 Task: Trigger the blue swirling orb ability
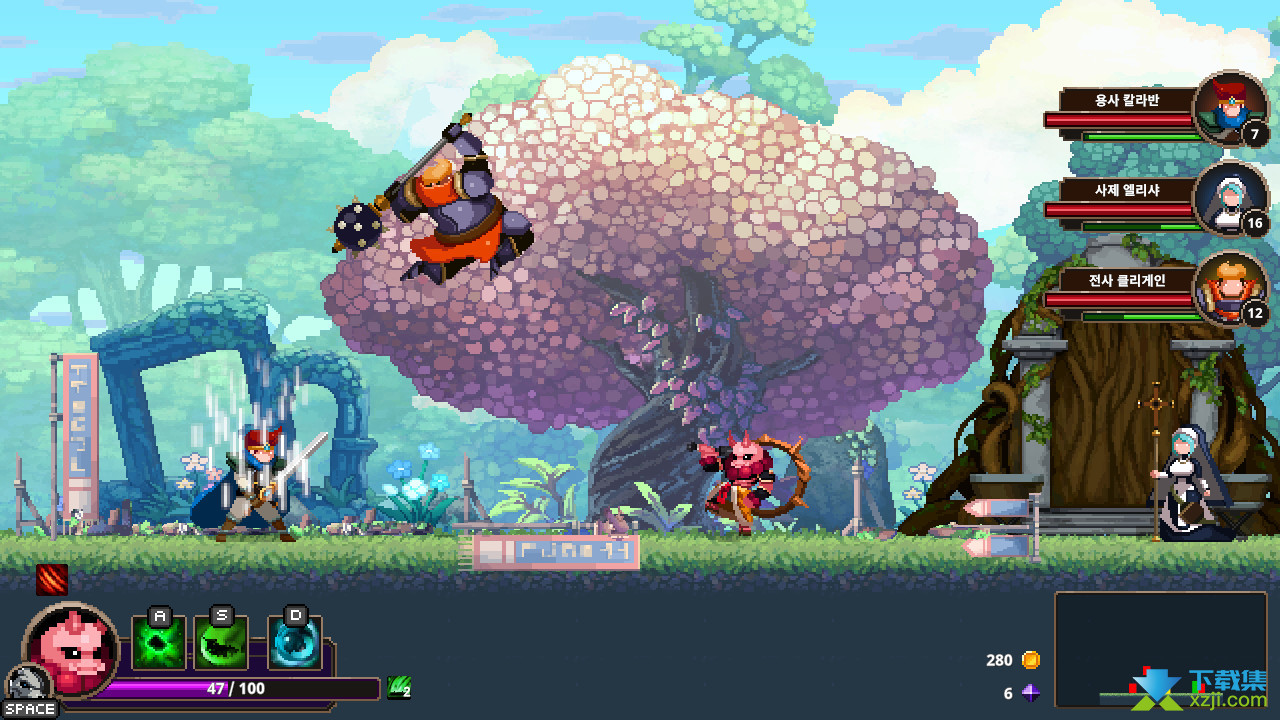[x=295, y=643]
